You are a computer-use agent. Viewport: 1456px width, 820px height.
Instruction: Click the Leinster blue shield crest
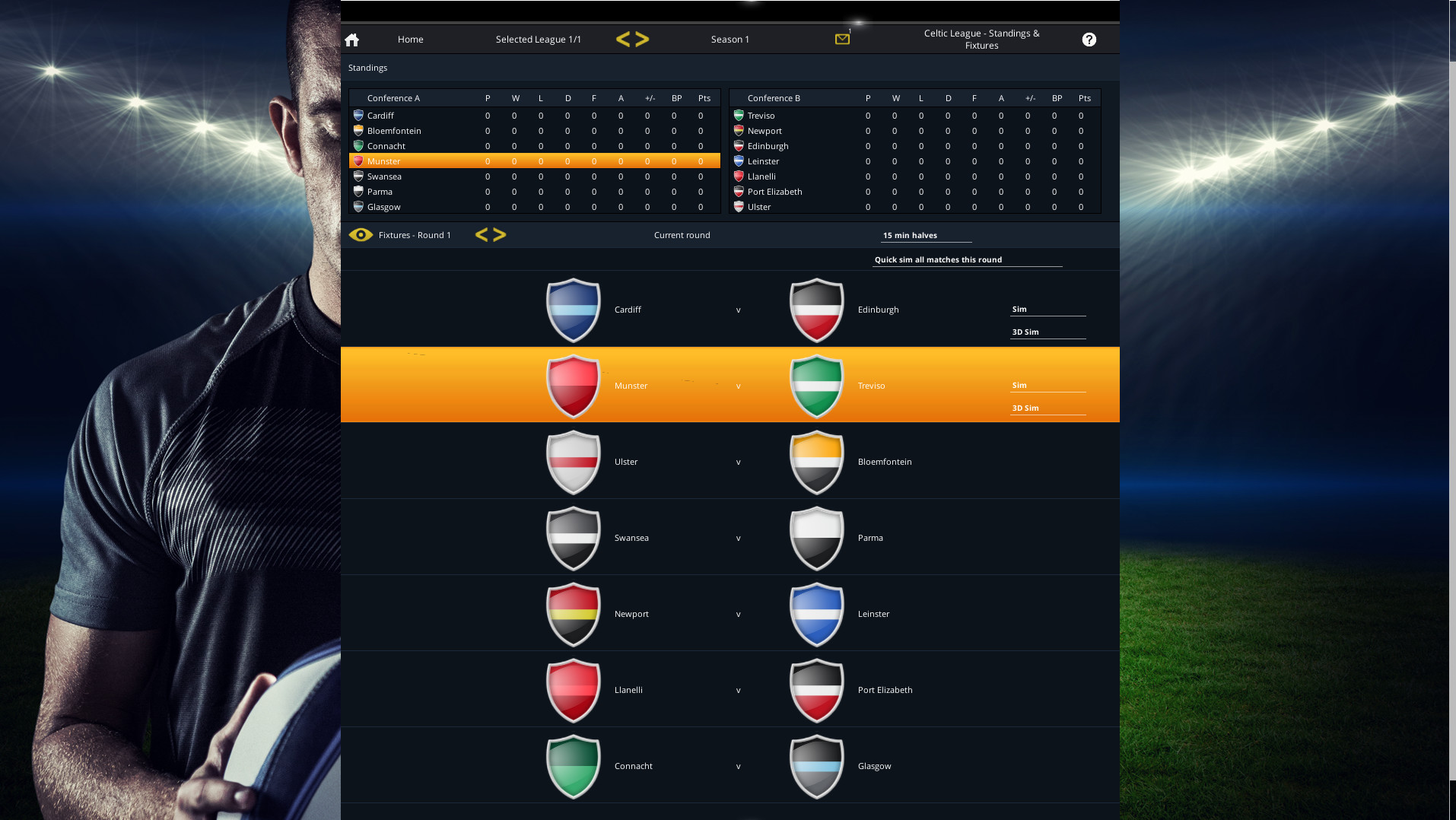point(816,613)
